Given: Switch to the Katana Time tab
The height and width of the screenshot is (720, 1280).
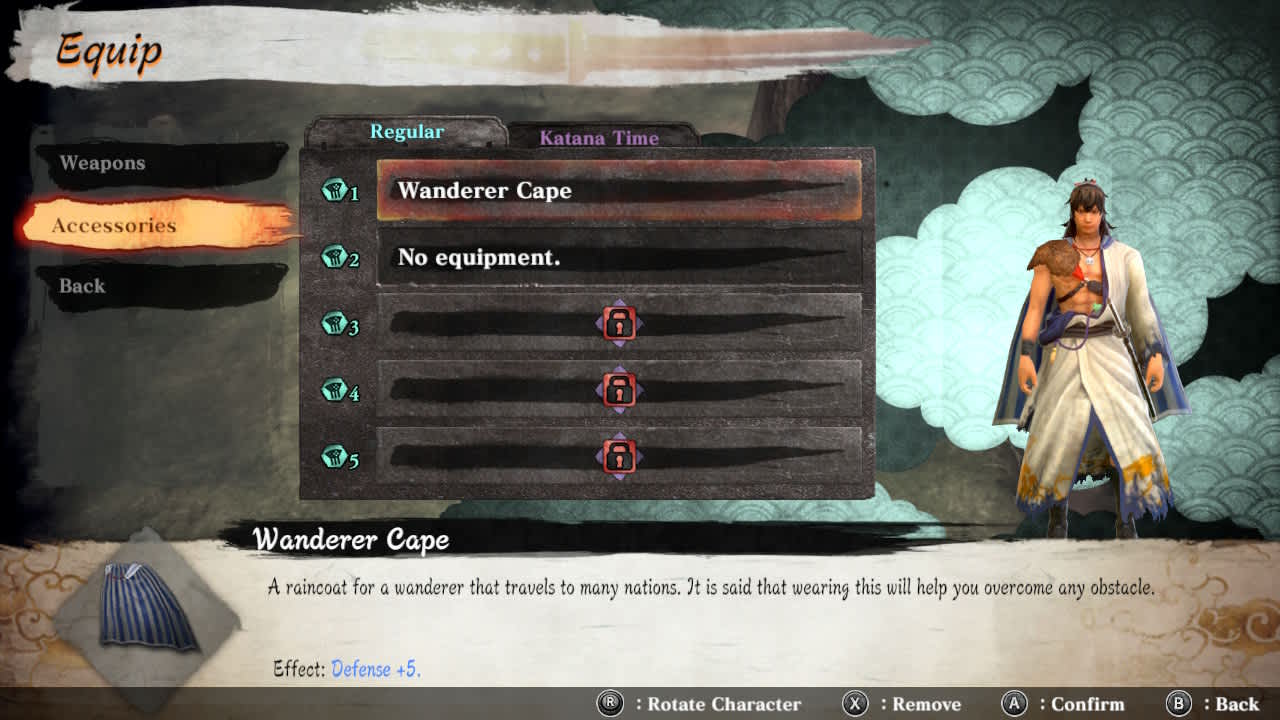Looking at the screenshot, I should tap(601, 139).
